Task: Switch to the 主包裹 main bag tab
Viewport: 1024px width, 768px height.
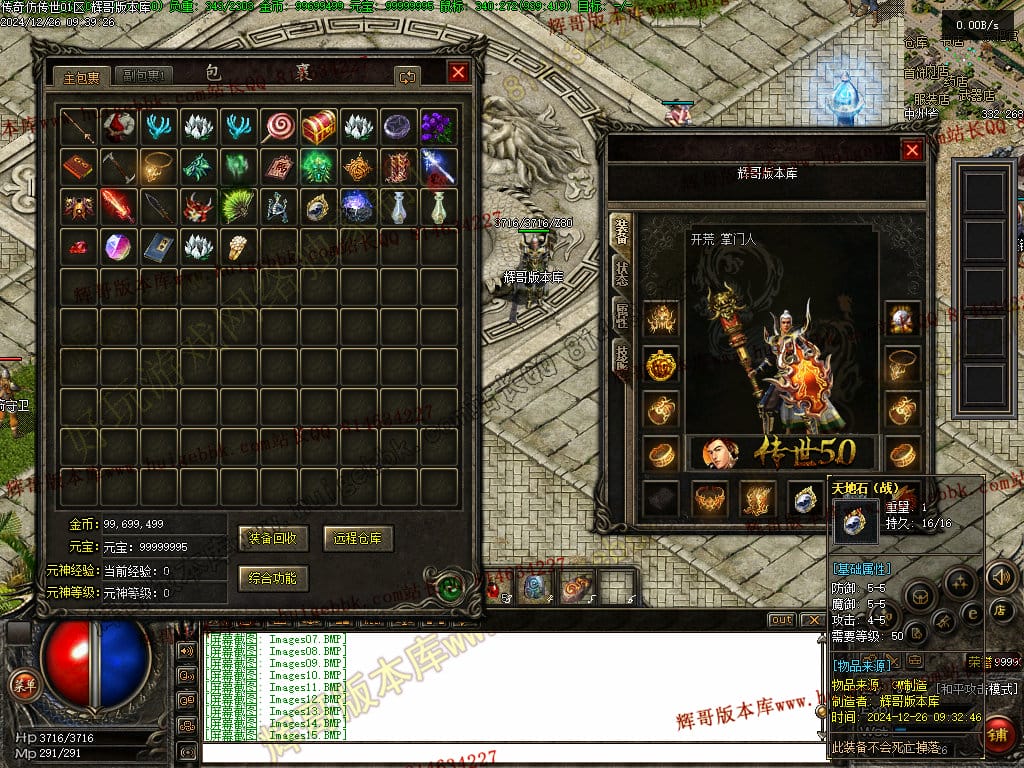Action: point(81,76)
